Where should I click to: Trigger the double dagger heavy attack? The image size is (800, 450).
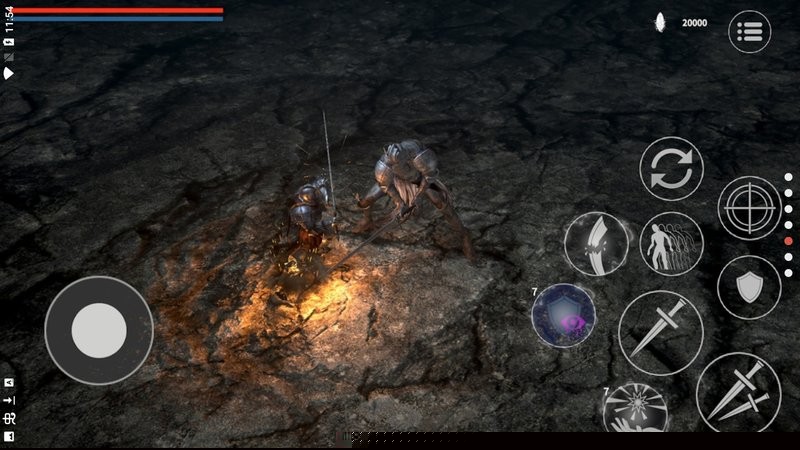click(738, 392)
